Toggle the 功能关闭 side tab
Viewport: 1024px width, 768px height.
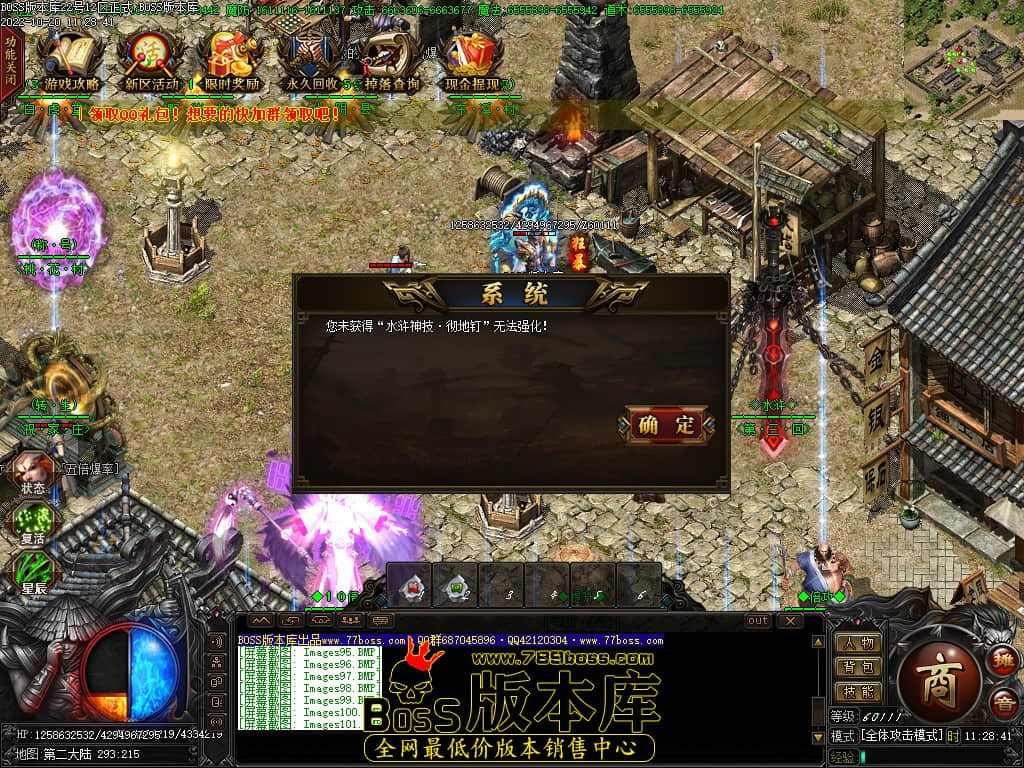pos(10,62)
